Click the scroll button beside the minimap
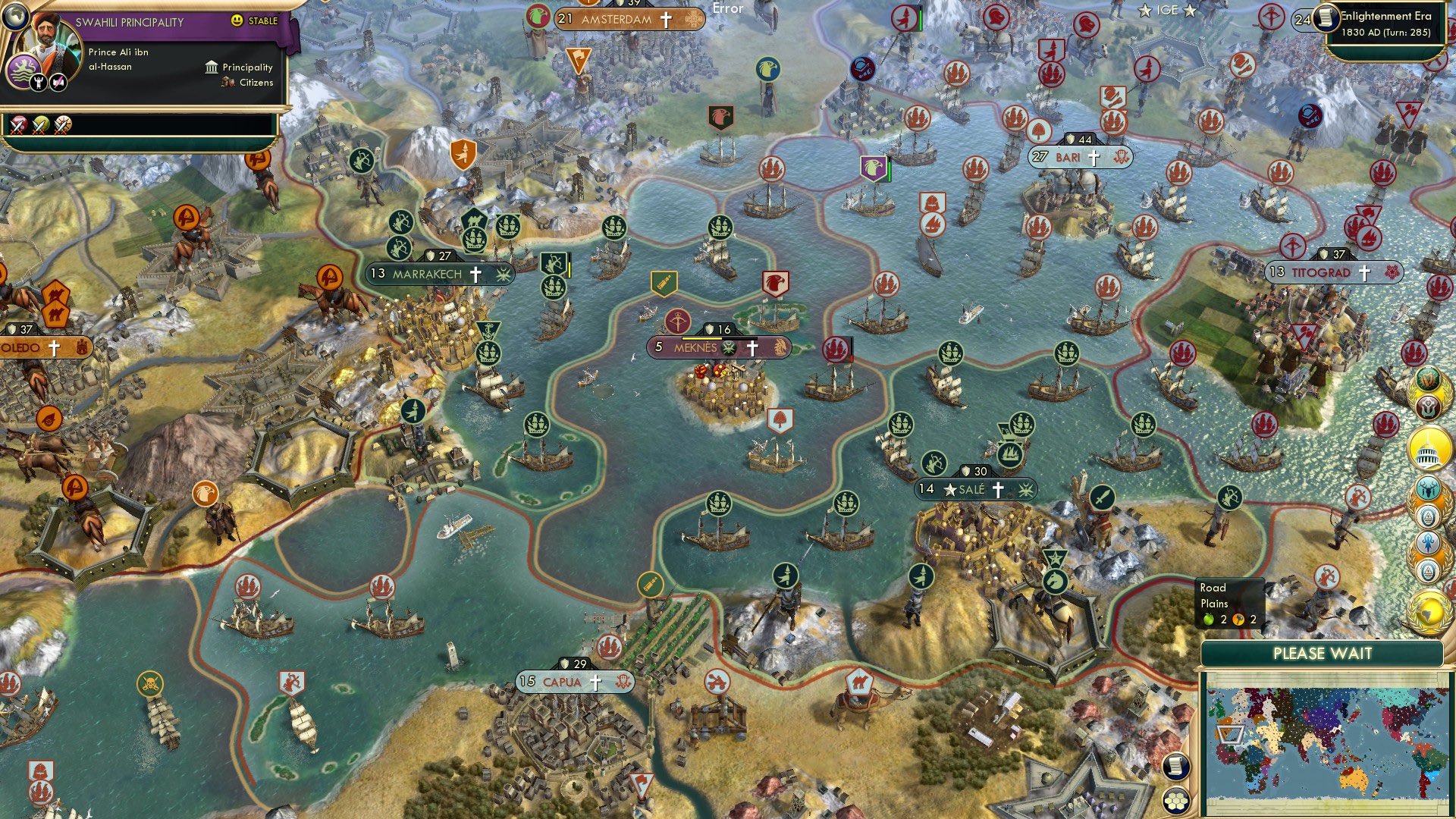 [x=1175, y=767]
